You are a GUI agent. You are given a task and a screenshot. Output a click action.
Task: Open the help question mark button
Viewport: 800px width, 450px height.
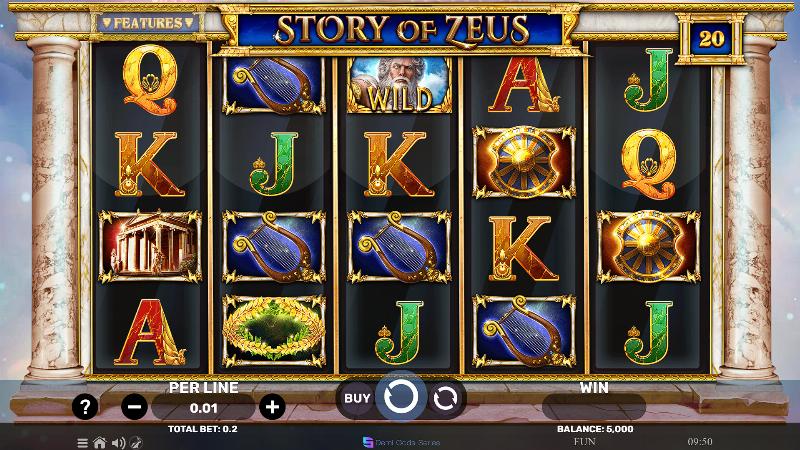(x=87, y=407)
